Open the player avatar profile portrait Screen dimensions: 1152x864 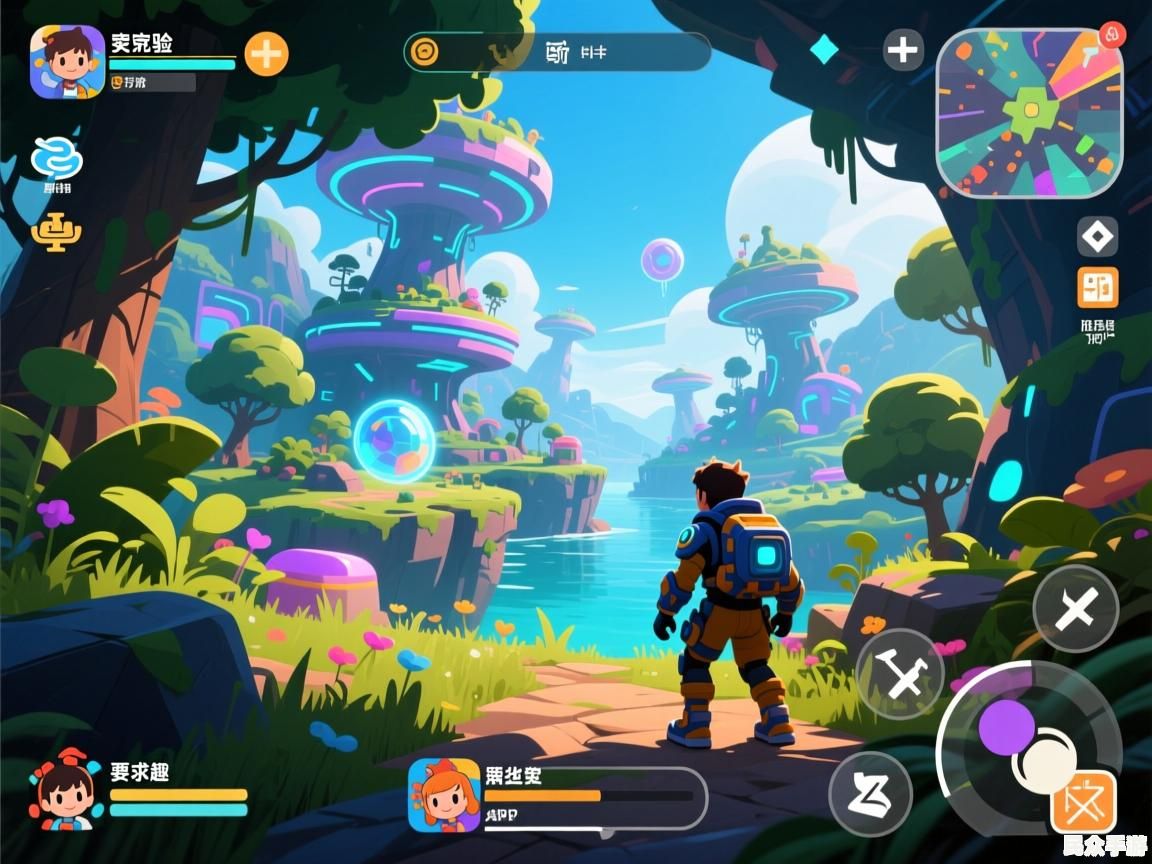[67, 62]
